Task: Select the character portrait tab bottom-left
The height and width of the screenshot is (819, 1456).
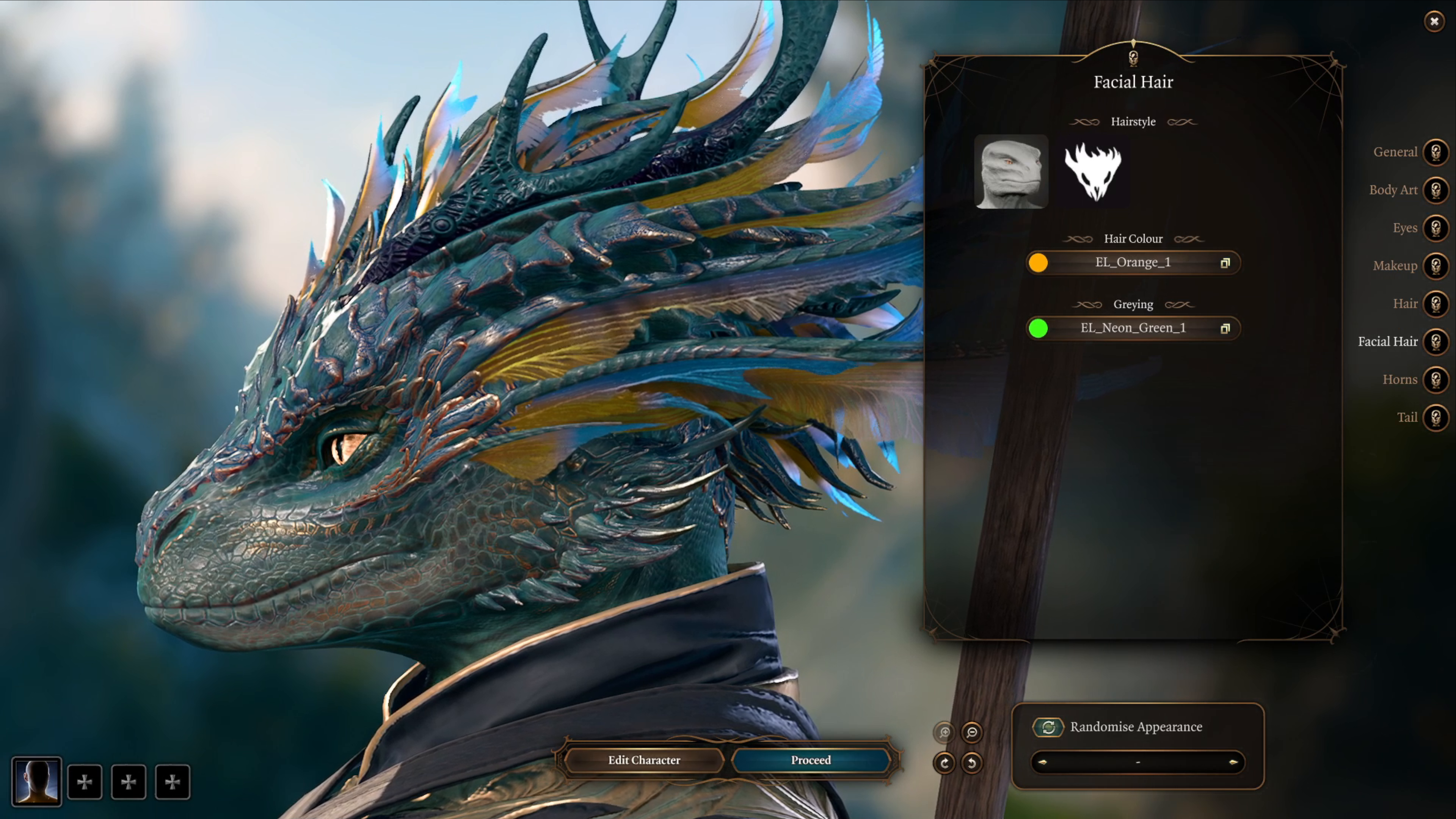Action: 37,782
